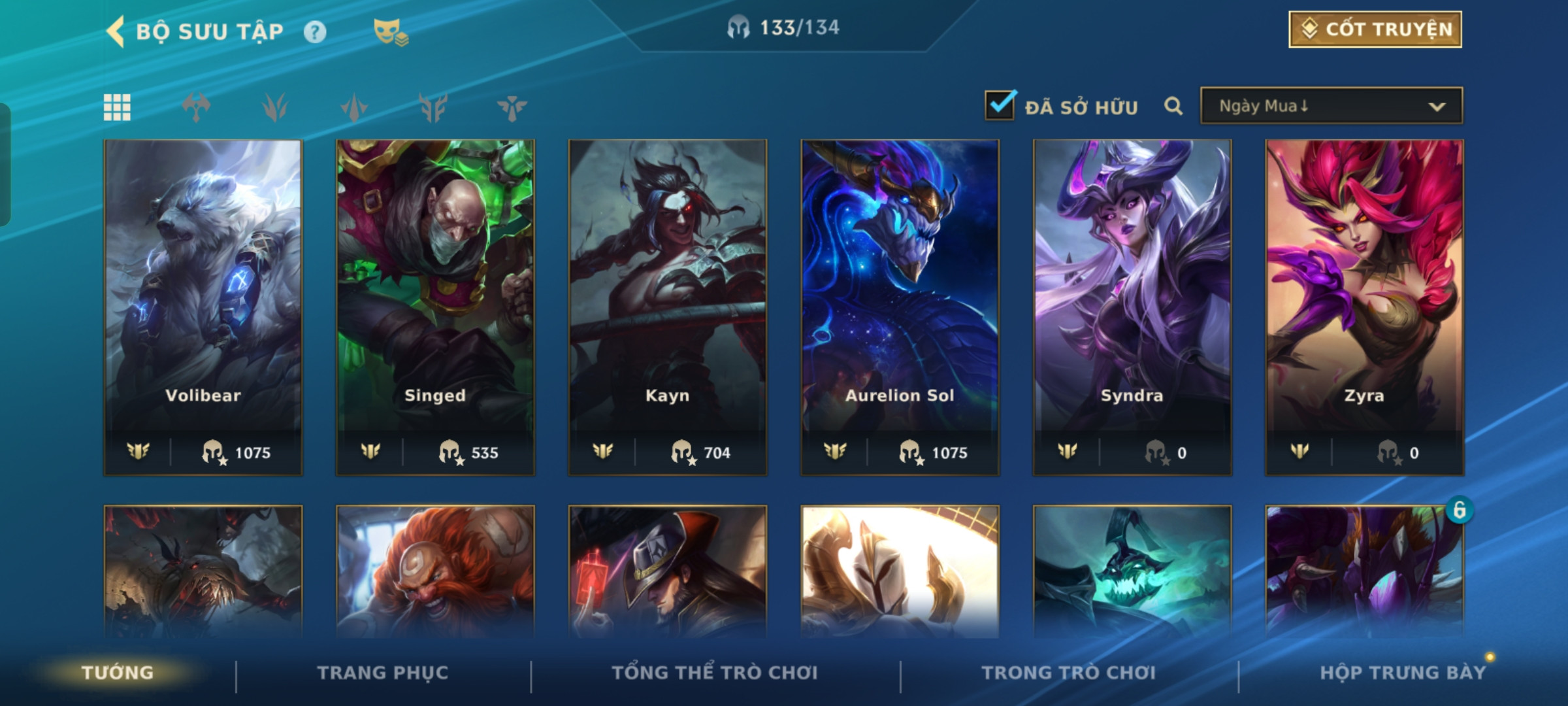Expand the Ngày Mua sort dropdown
The height and width of the screenshot is (706, 1568).
coord(1331,106)
